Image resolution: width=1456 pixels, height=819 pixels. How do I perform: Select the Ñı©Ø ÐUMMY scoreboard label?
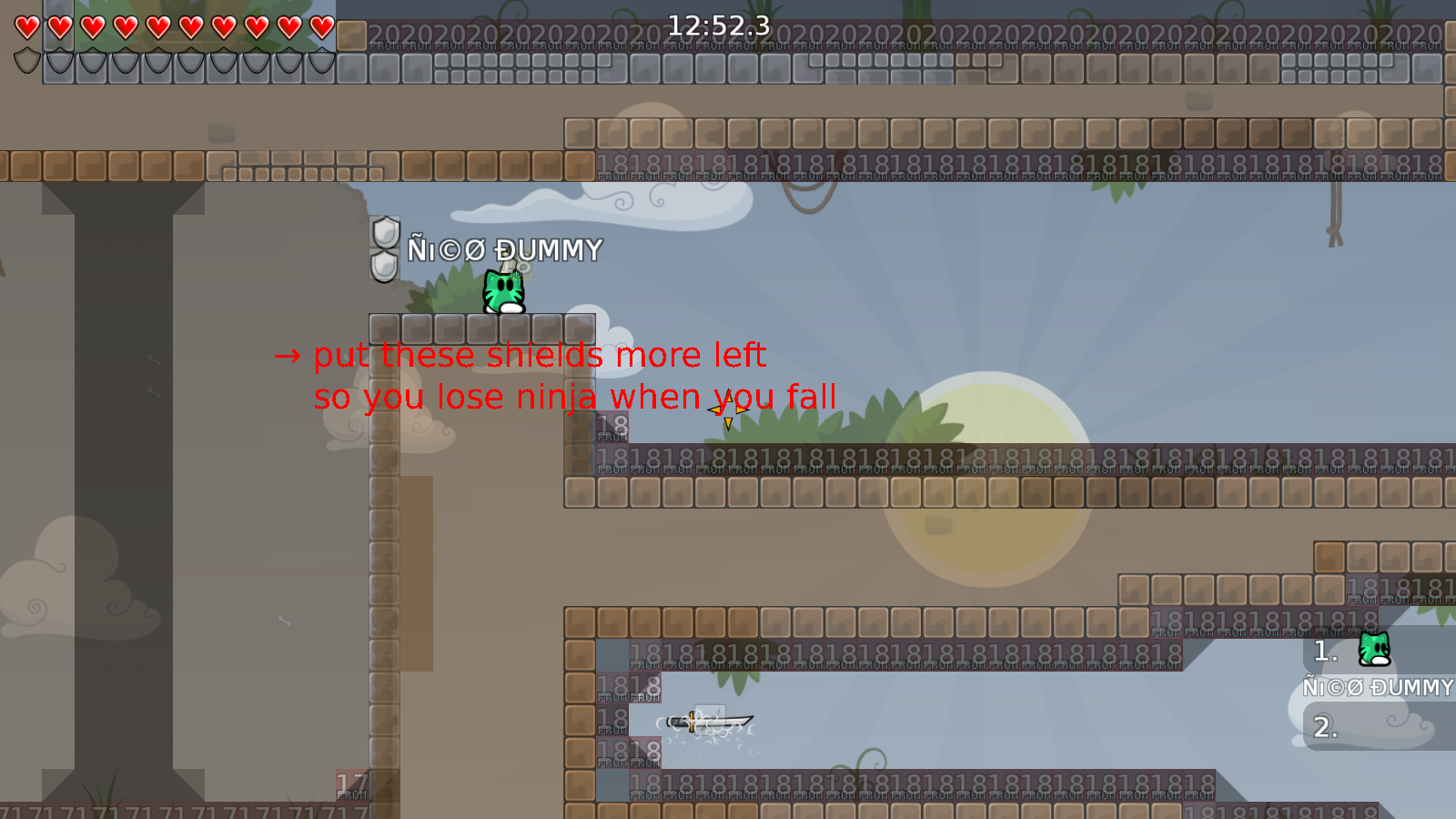[1377, 689]
